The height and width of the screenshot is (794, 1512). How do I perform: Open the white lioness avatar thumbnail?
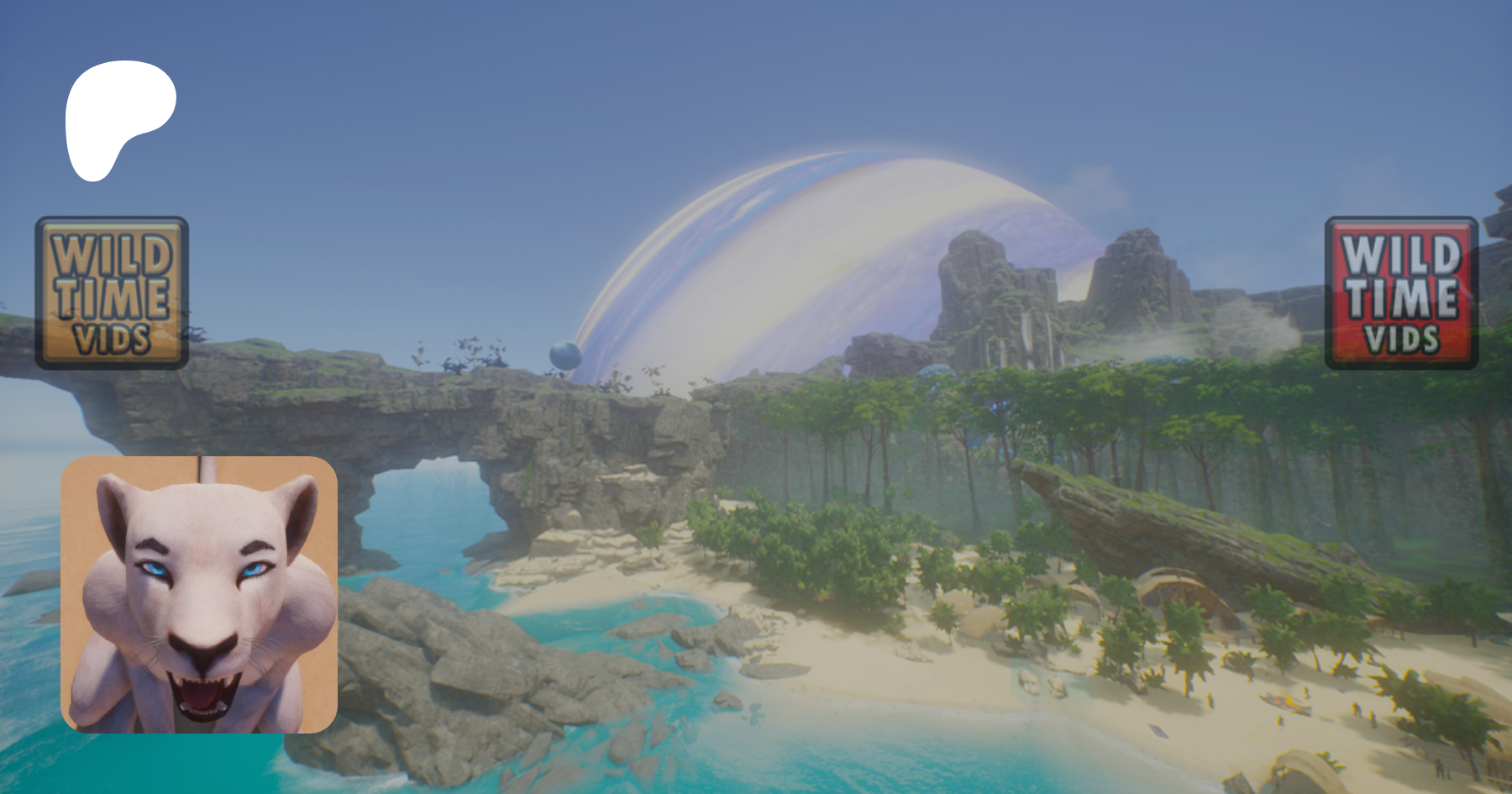[x=199, y=595]
